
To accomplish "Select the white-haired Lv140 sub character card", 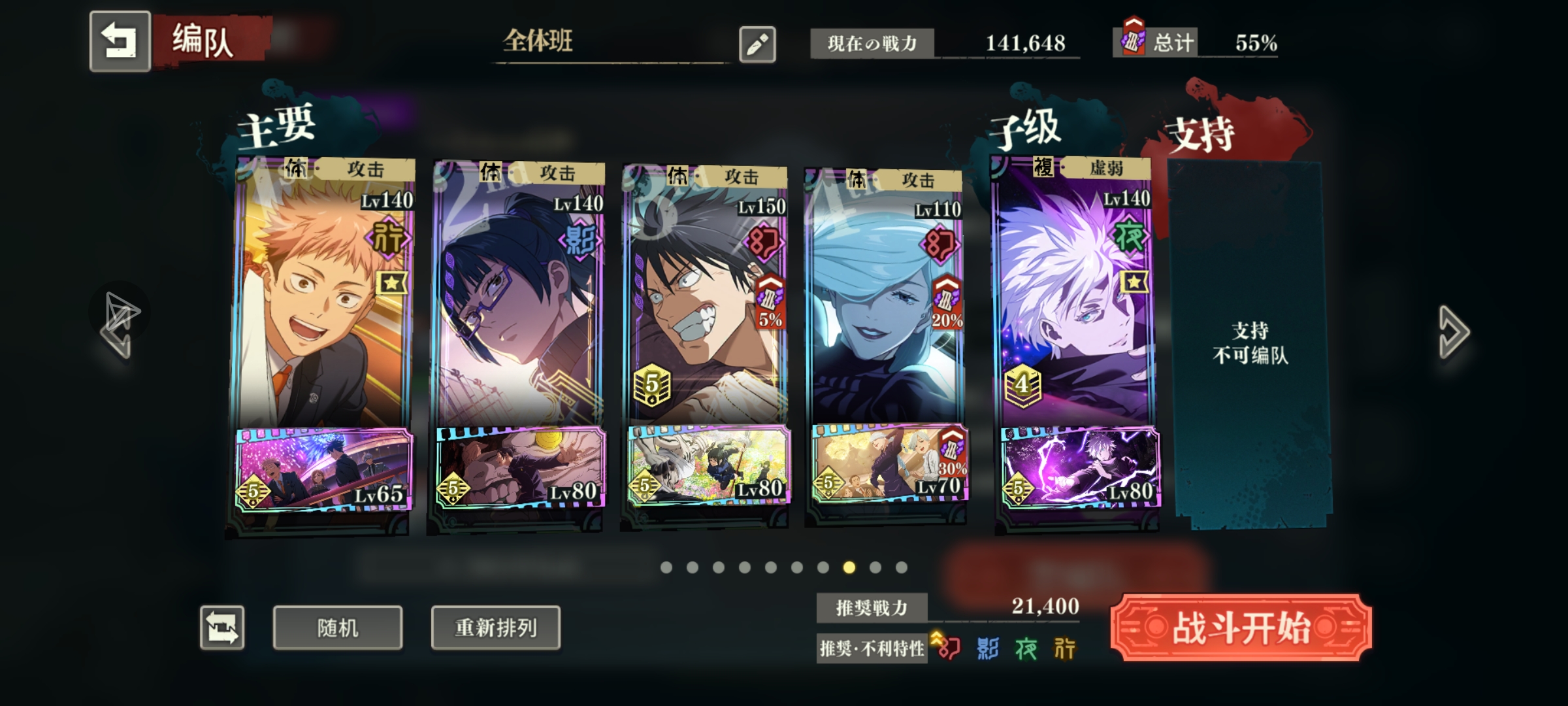I will (1075, 294).
